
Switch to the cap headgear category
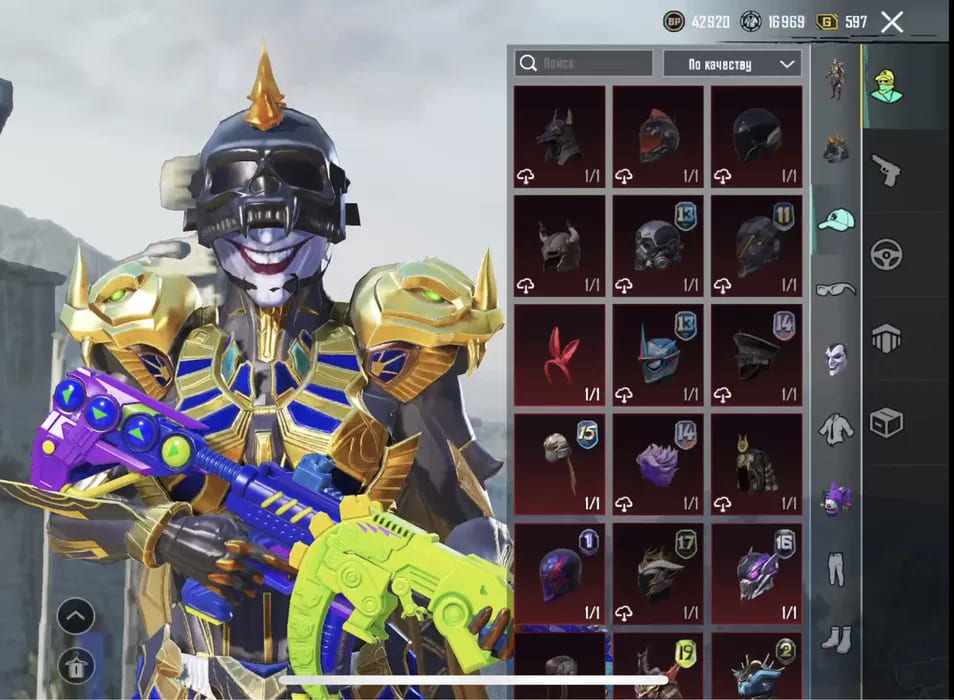835,220
